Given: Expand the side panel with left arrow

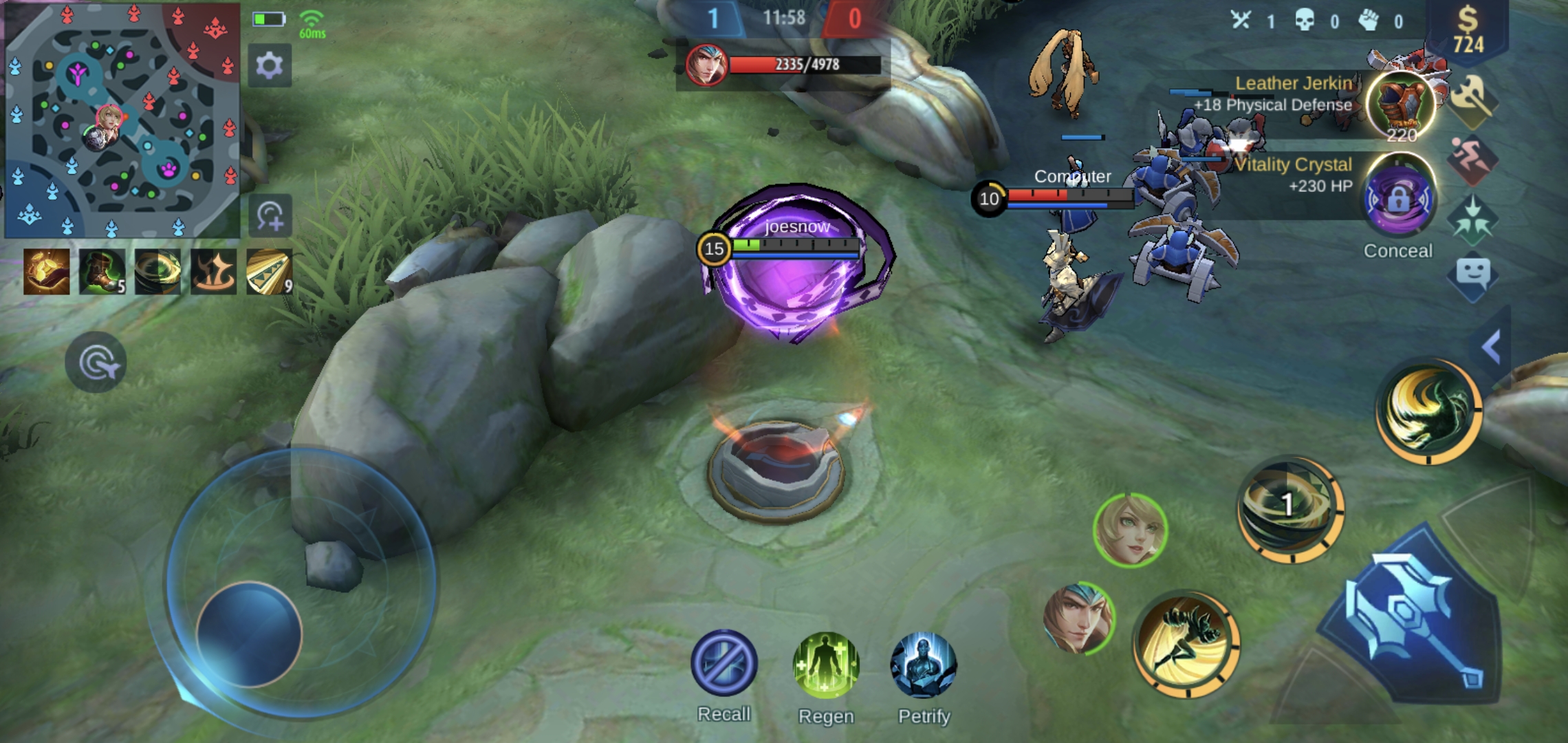Looking at the screenshot, I should point(1490,347).
